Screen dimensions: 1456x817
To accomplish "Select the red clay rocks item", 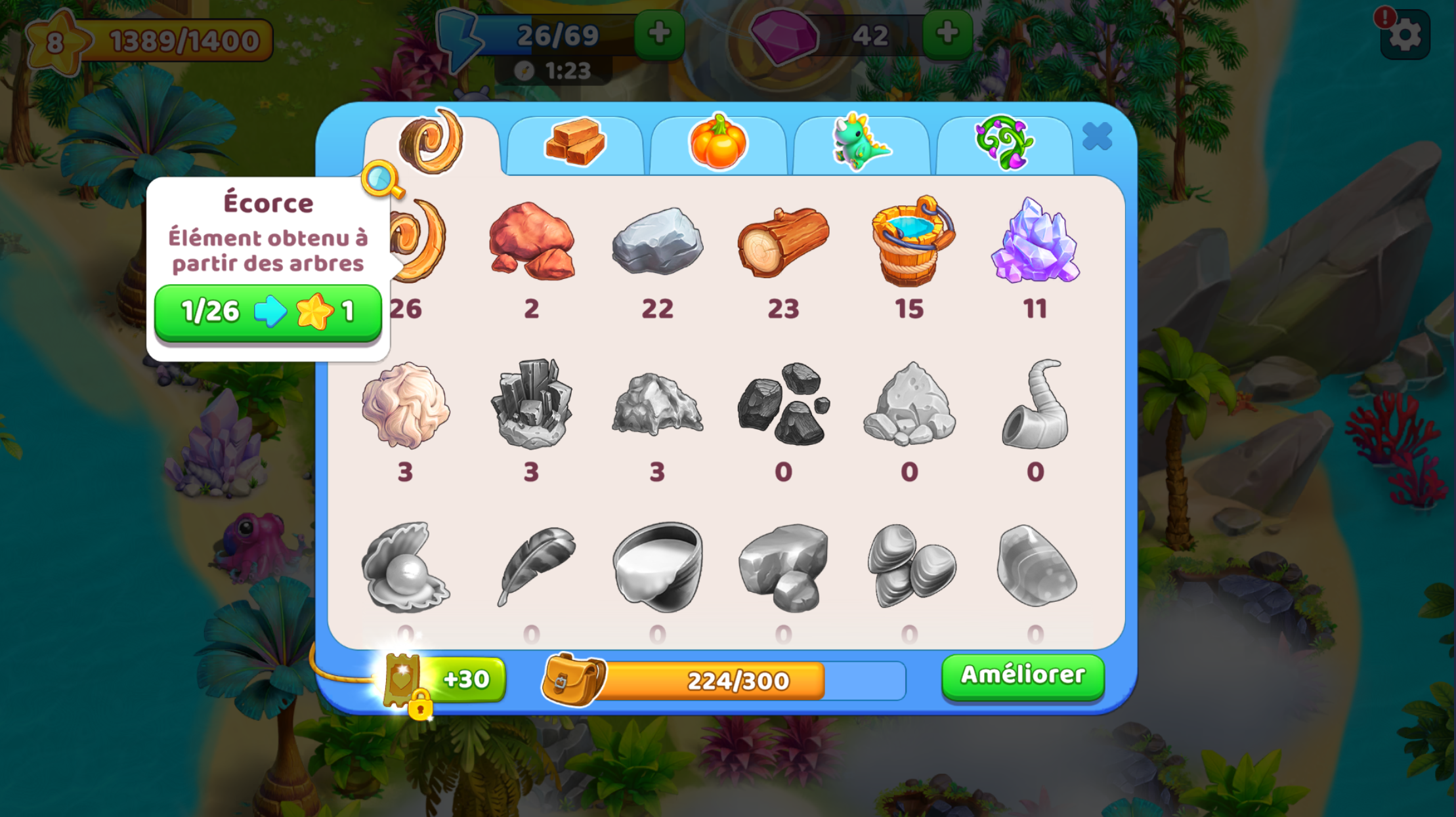I will [x=532, y=241].
